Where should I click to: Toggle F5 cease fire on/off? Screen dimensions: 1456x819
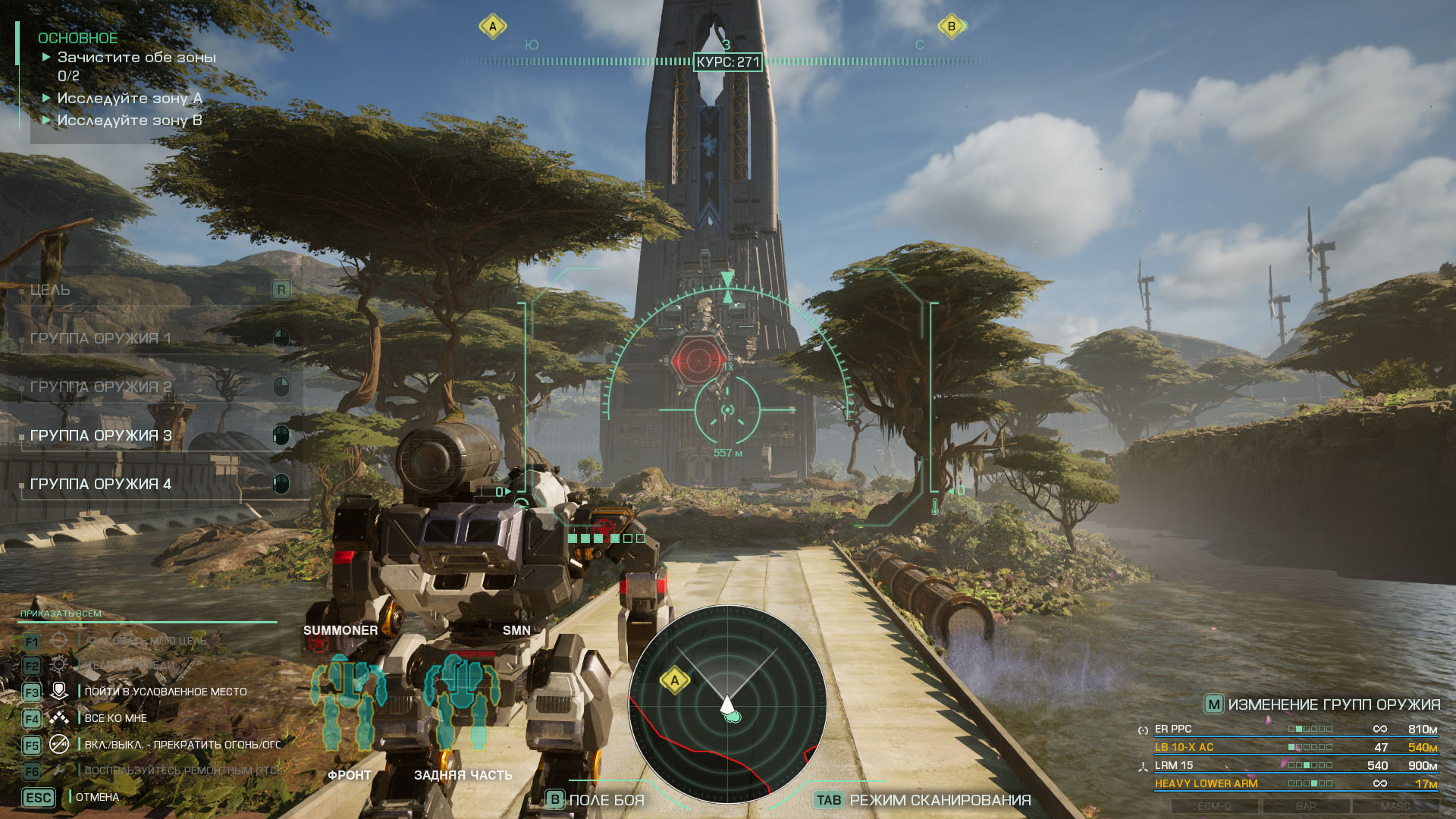(58, 745)
